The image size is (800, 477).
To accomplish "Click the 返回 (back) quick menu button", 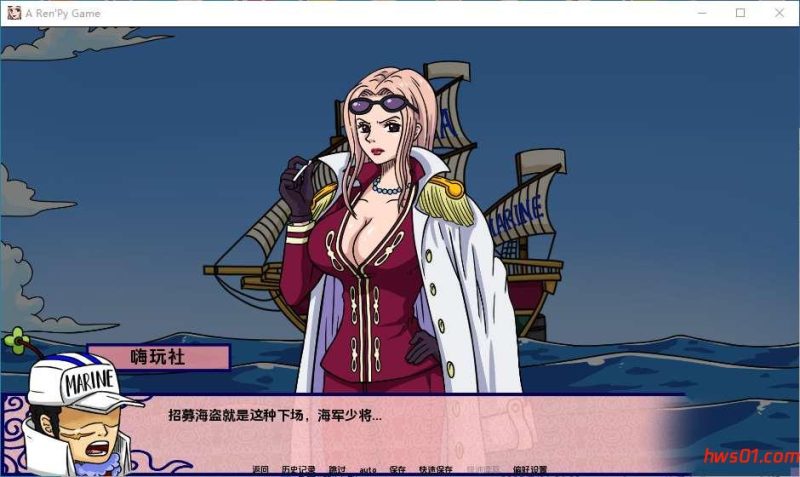I will point(261,469).
